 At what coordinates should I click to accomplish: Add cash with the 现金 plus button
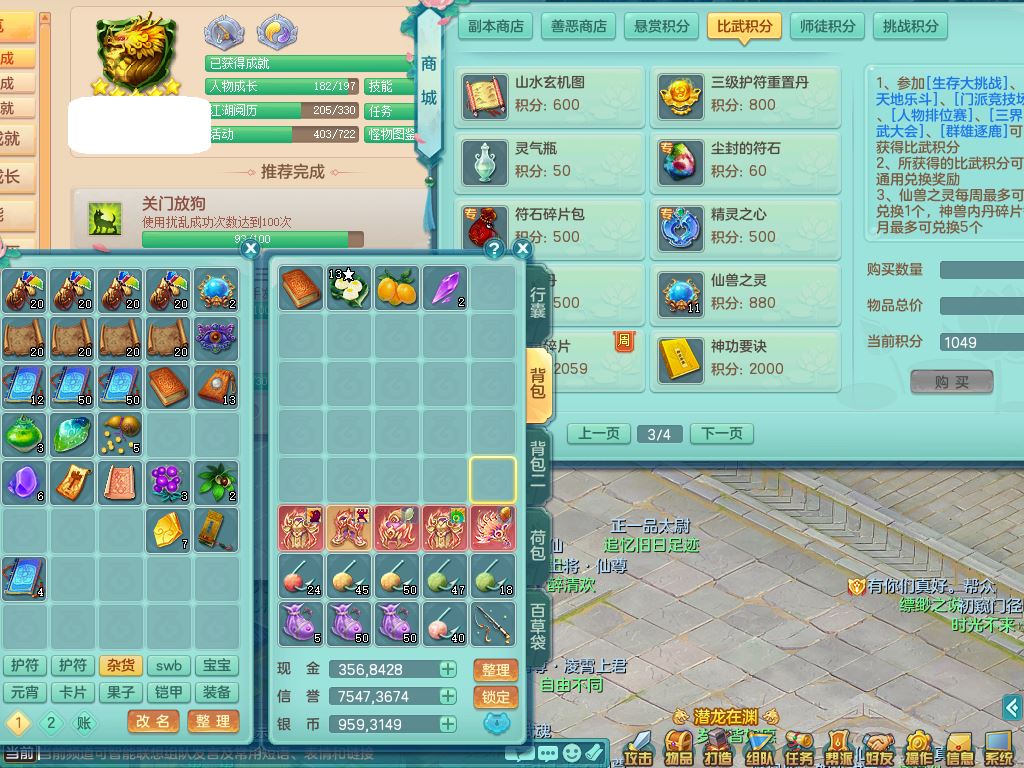pos(447,669)
